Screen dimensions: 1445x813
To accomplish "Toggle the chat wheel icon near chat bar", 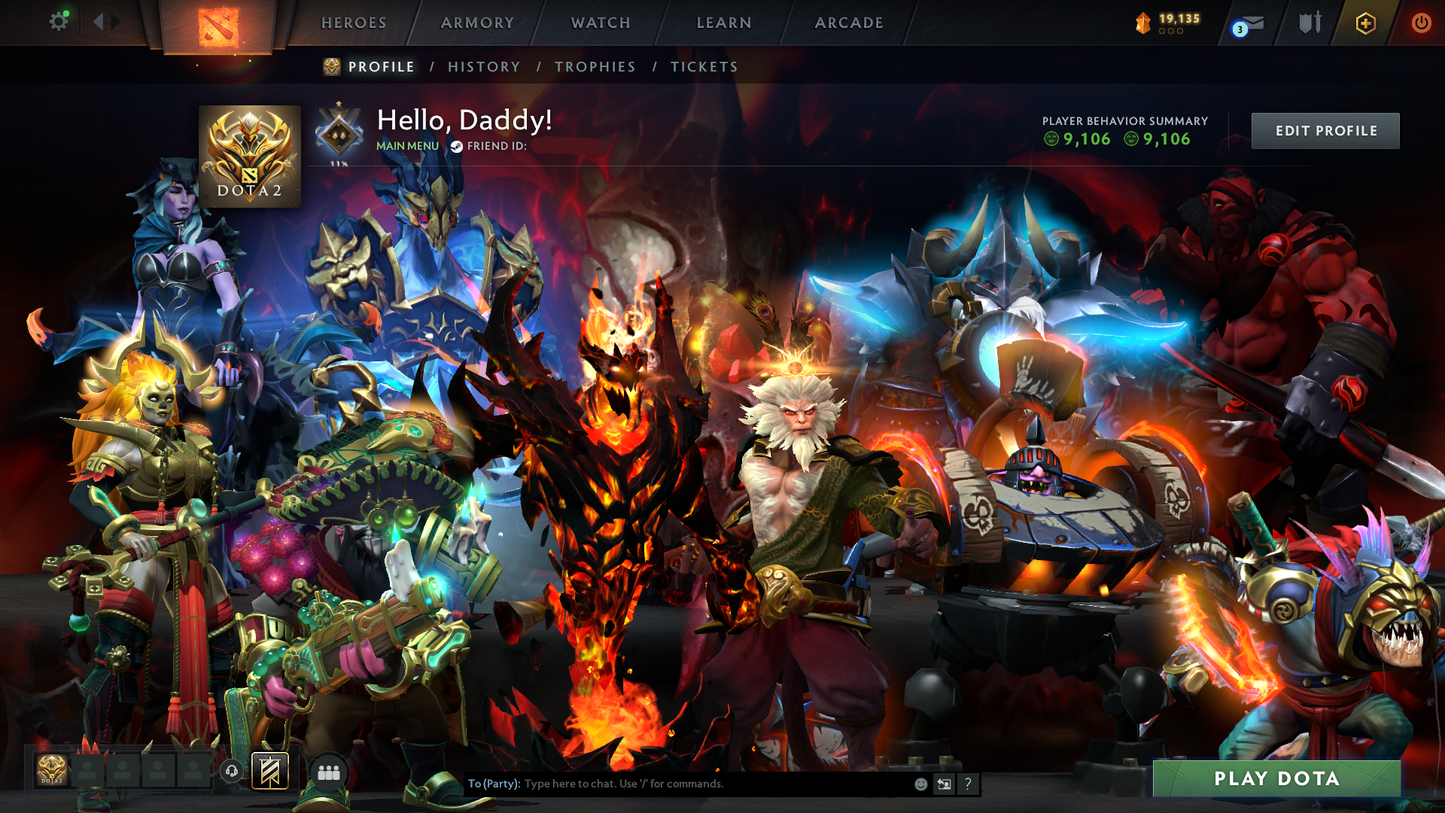I will (x=944, y=784).
